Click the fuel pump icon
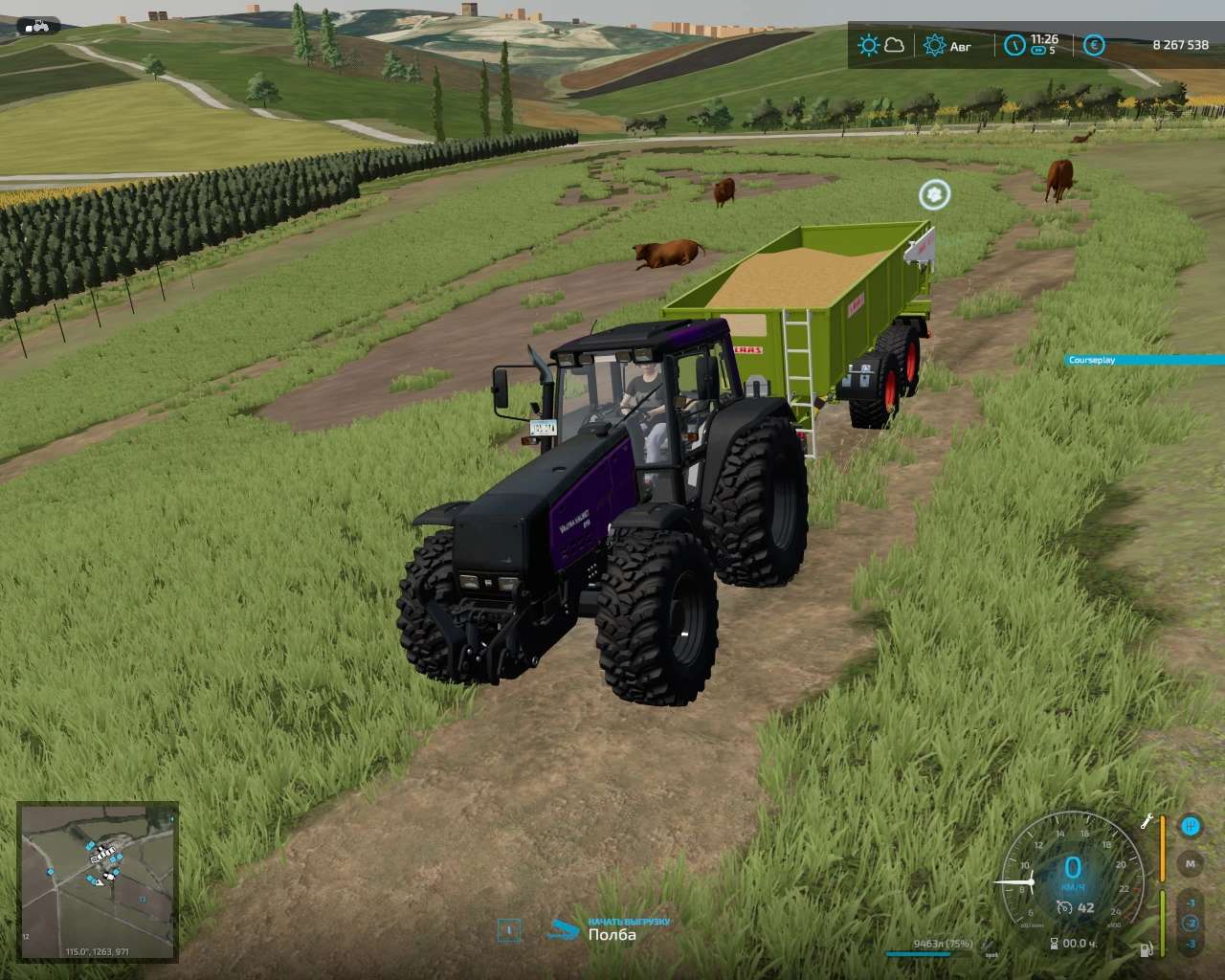 point(1145,950)
